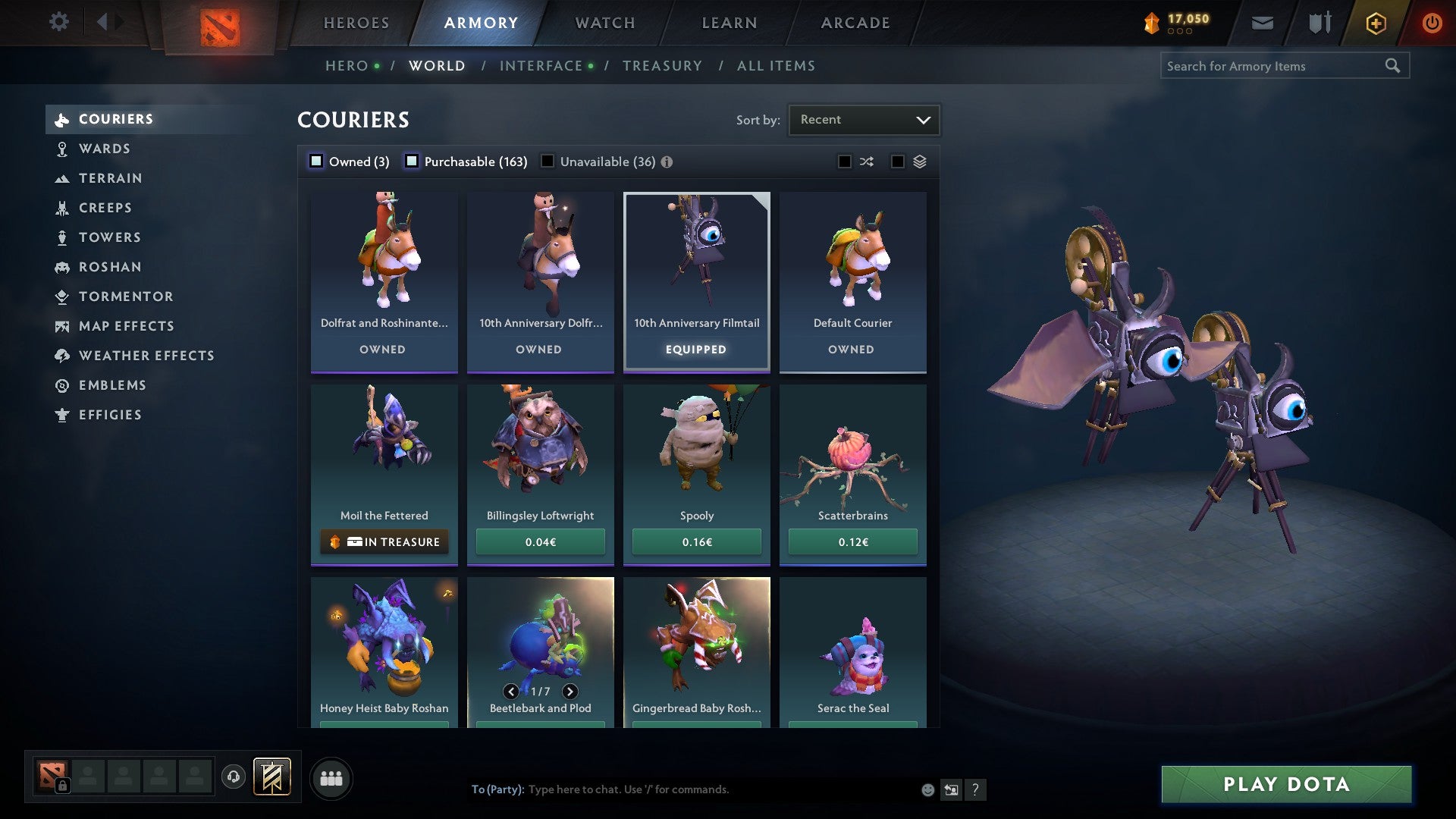This screenshot has height=819, width=1456.
Task: Open the Watch menu
Action: (604, 23)
